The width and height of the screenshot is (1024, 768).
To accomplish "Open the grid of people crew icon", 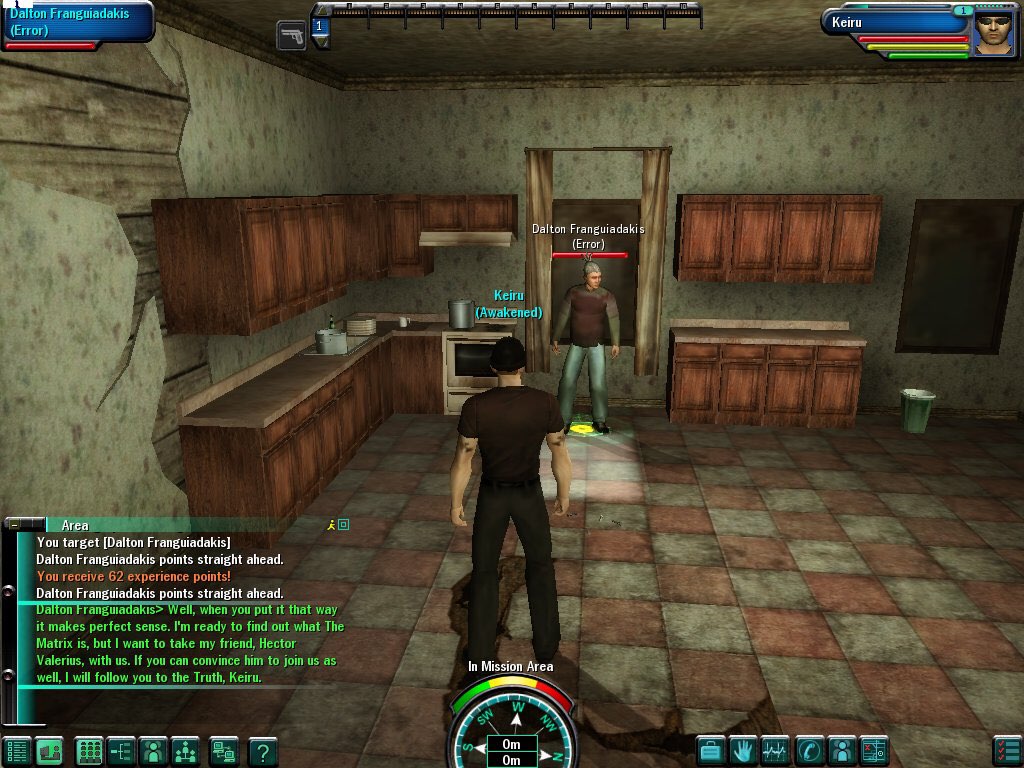I will point(89,750).
